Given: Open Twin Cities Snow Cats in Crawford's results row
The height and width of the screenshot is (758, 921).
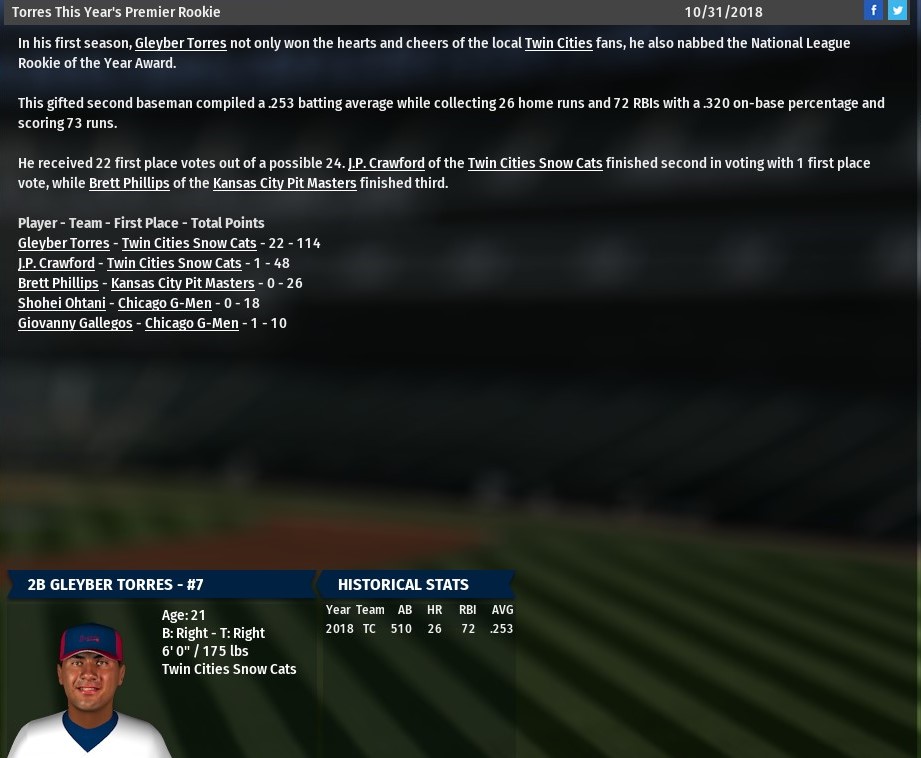Looking at the screenshot, I should (174, 264).
